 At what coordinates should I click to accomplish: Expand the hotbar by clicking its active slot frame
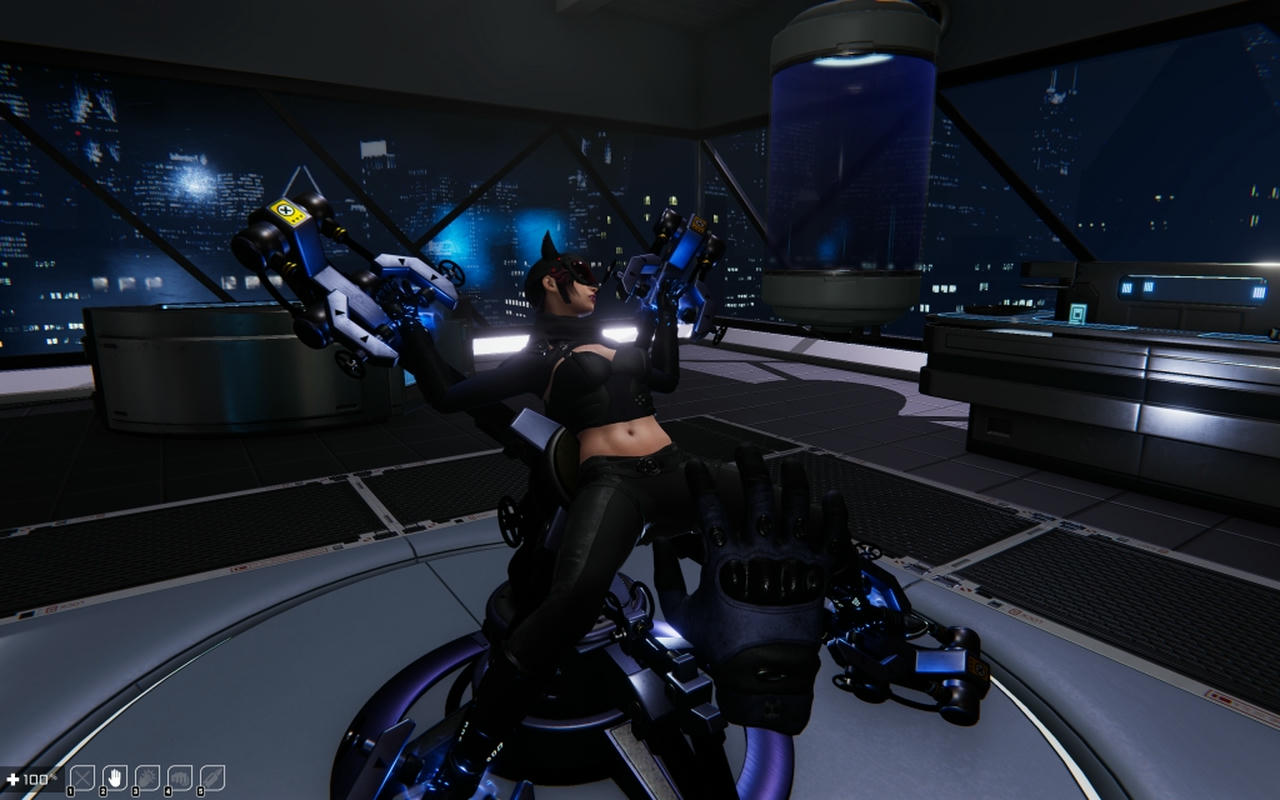pos(113,778)
